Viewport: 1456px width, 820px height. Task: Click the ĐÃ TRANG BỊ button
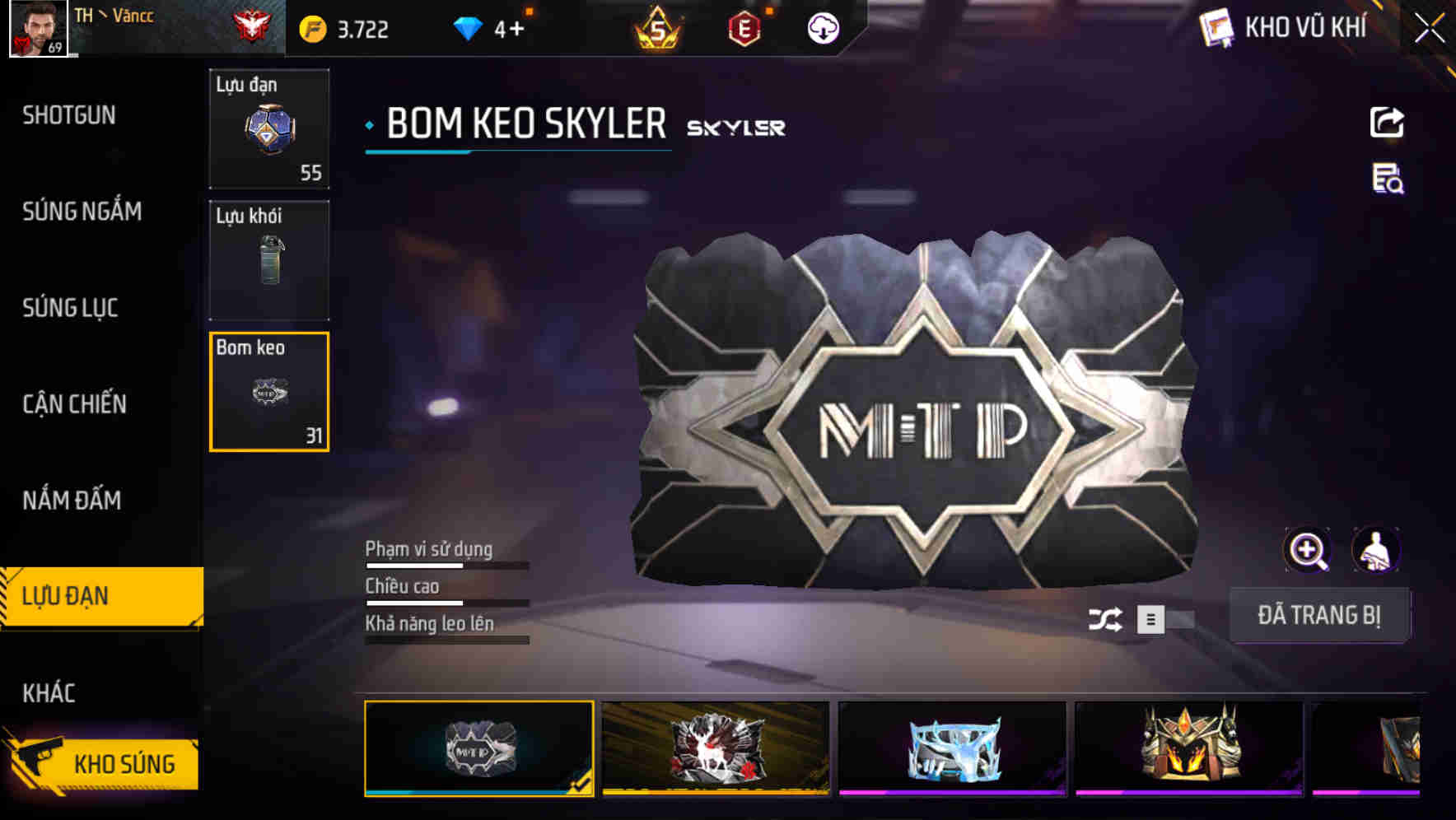point(1320,615)
